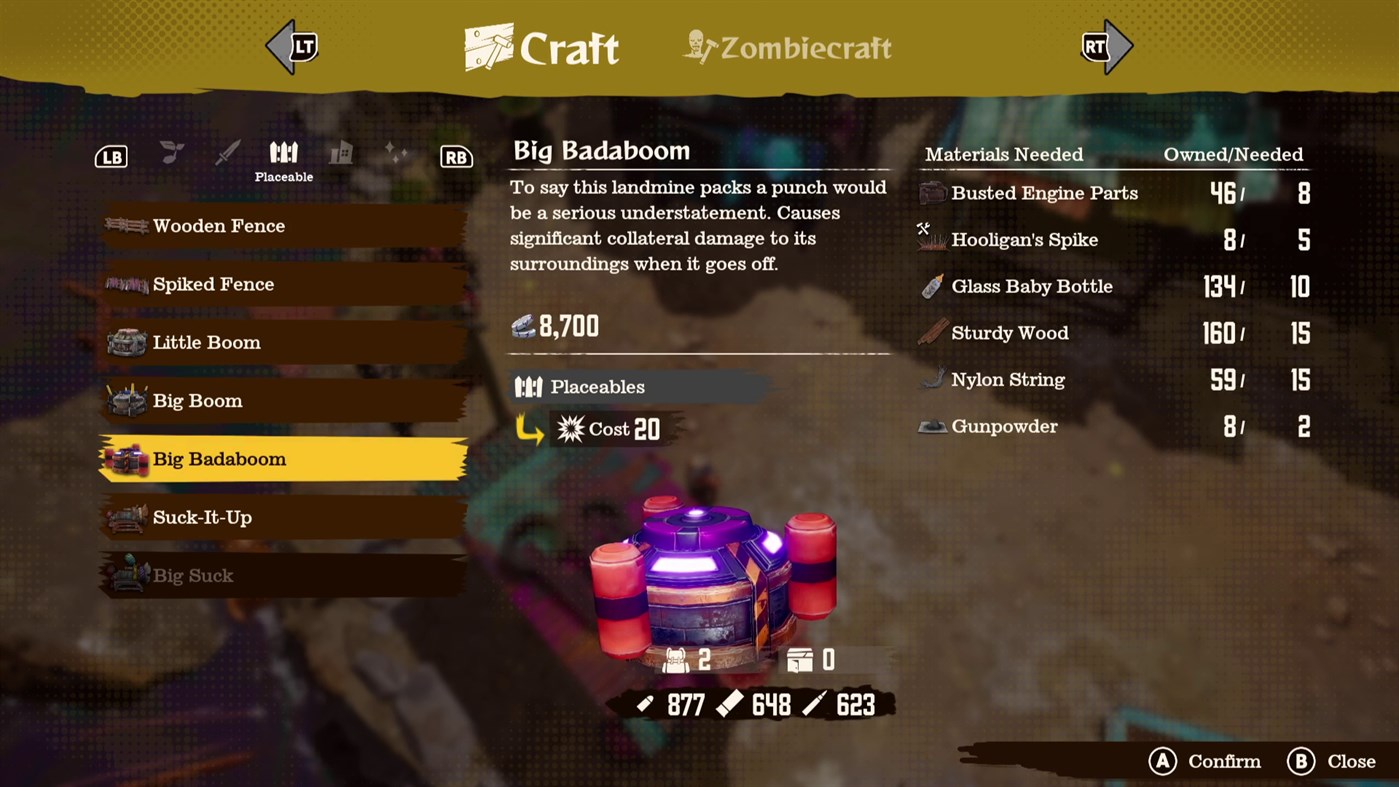Open the sword weapons category
Screen dimensions: 1399x787
[x=227, y=153]
